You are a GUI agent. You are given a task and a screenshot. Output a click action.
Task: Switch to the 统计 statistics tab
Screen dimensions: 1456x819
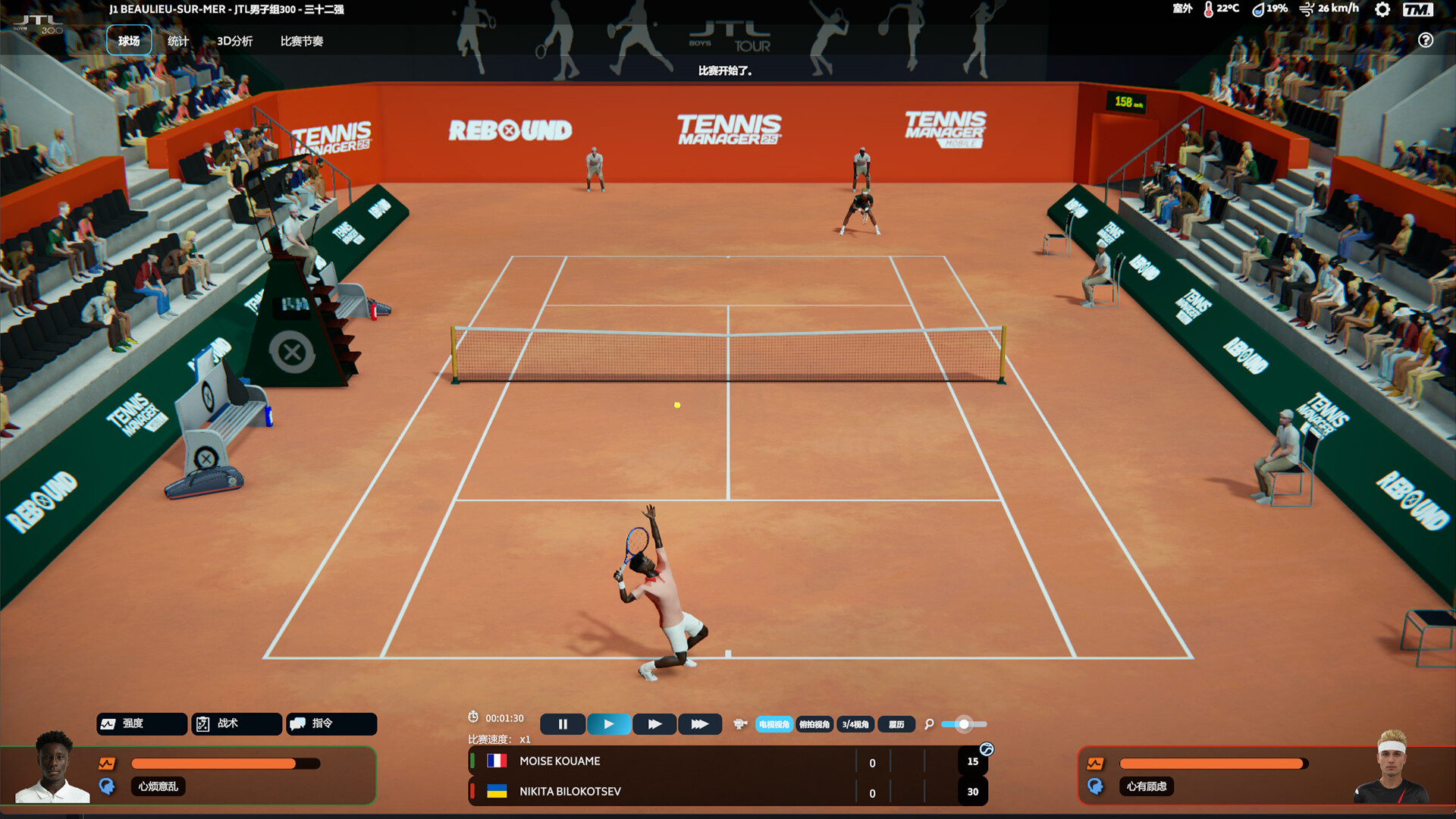tap(177, 41)
